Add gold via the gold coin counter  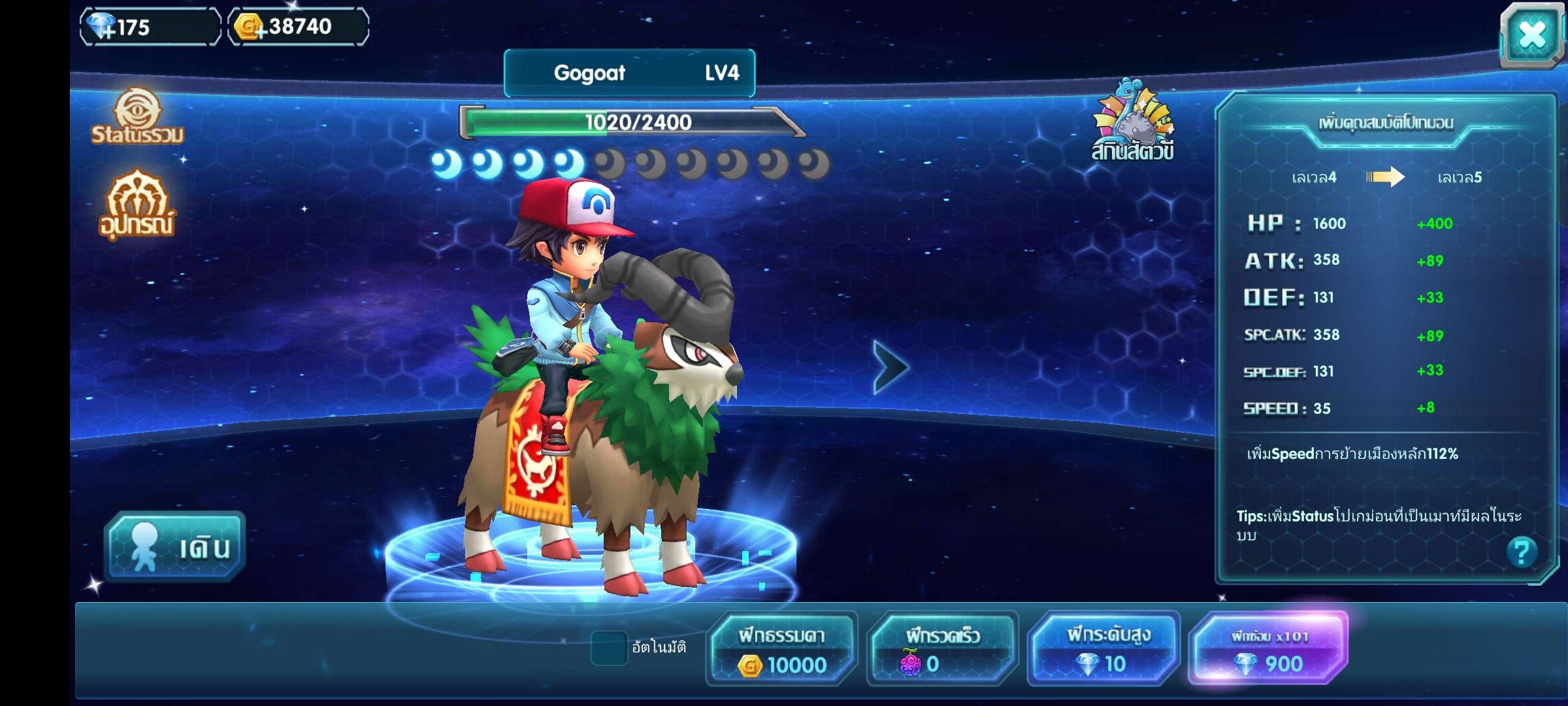click(x=250, y=27)
